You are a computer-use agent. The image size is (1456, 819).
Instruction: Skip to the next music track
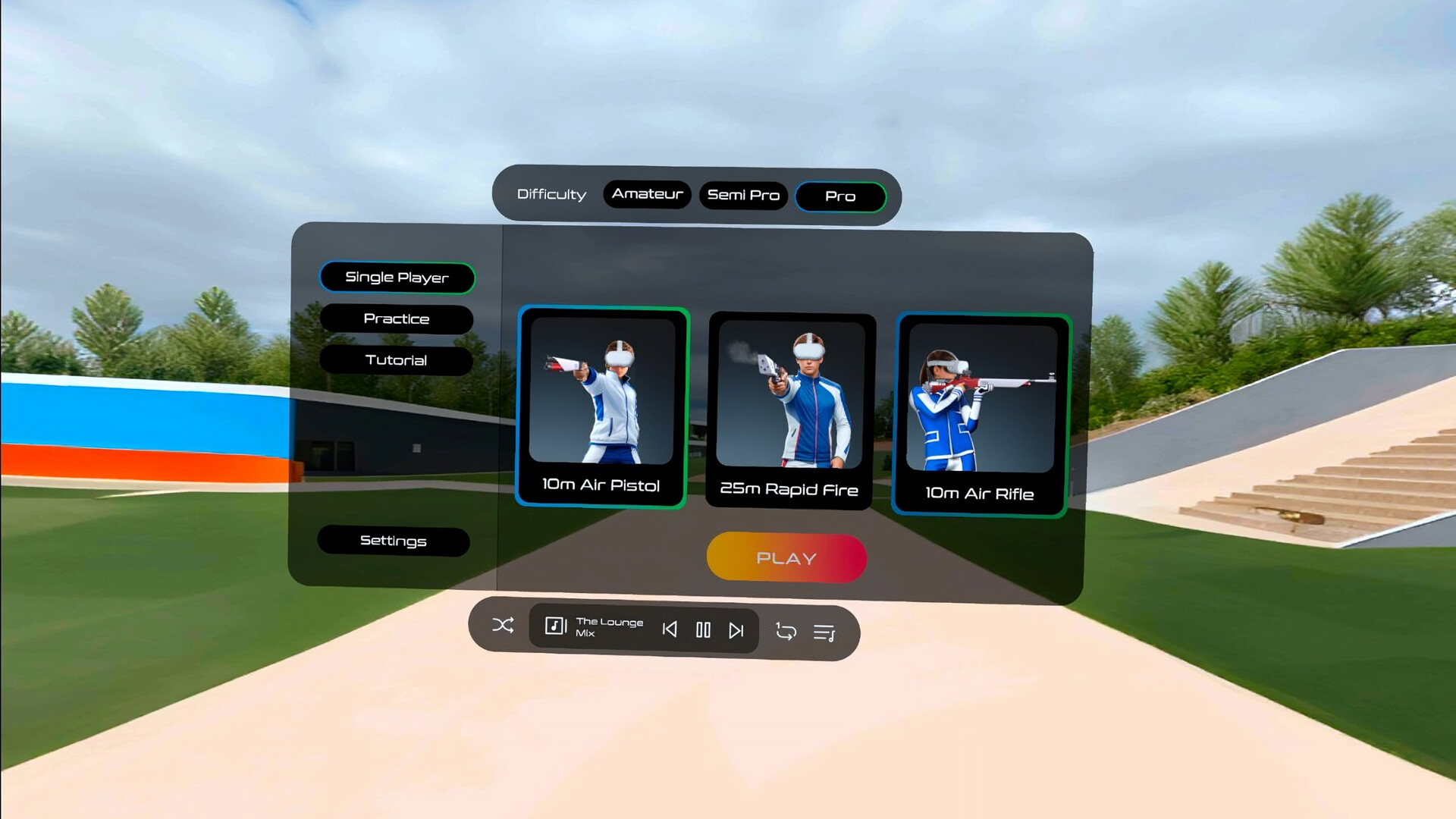click(736, 629)
